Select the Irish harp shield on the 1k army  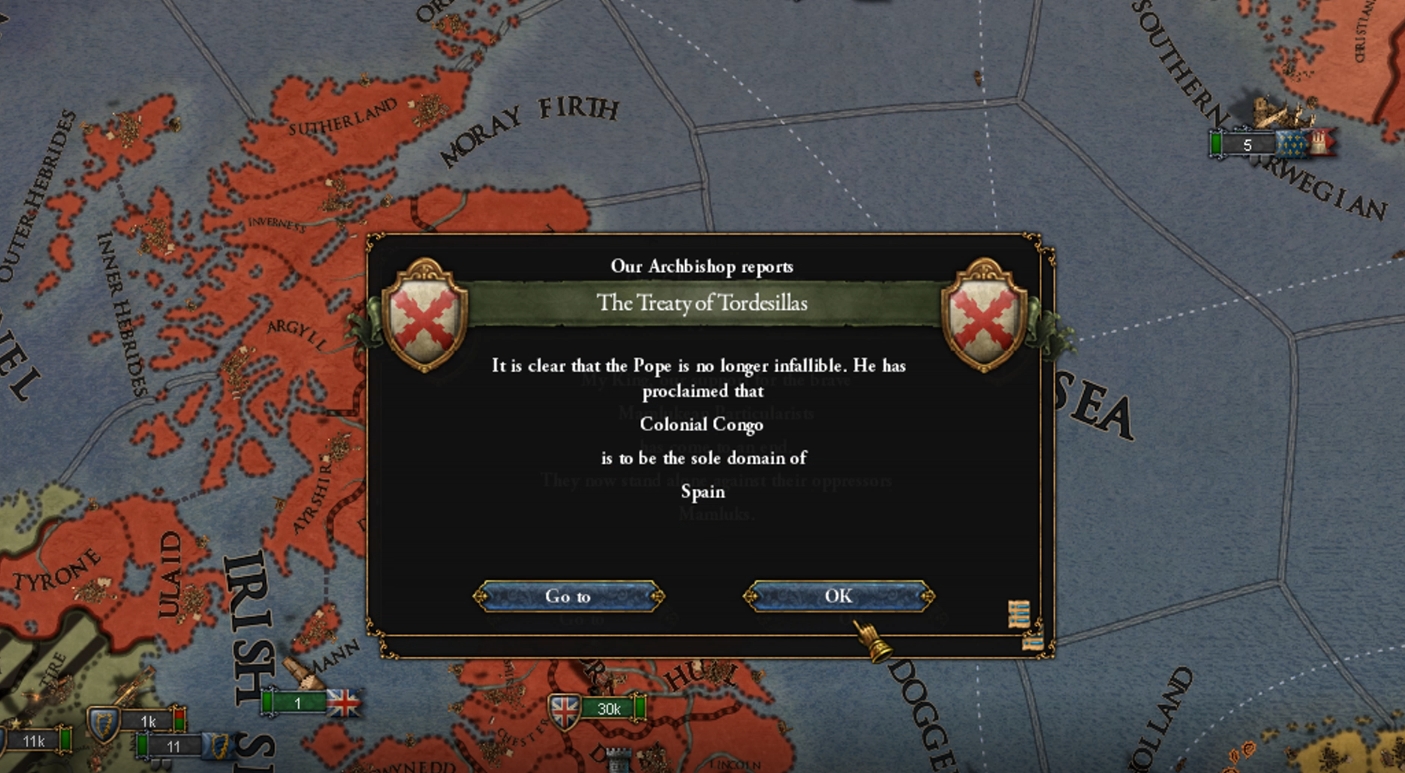click(104, 721)
